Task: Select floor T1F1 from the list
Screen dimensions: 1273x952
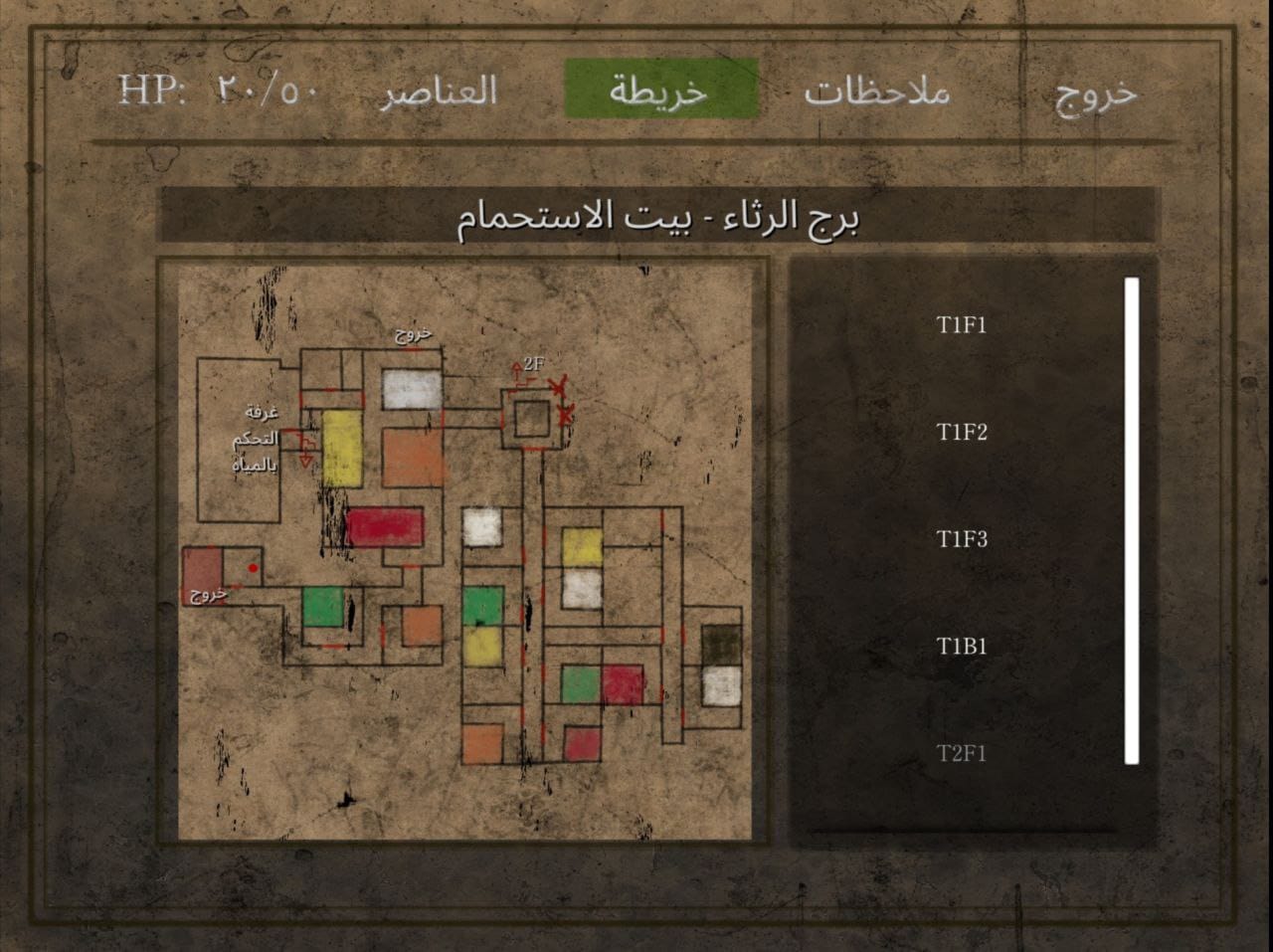Action: (961, 324)
